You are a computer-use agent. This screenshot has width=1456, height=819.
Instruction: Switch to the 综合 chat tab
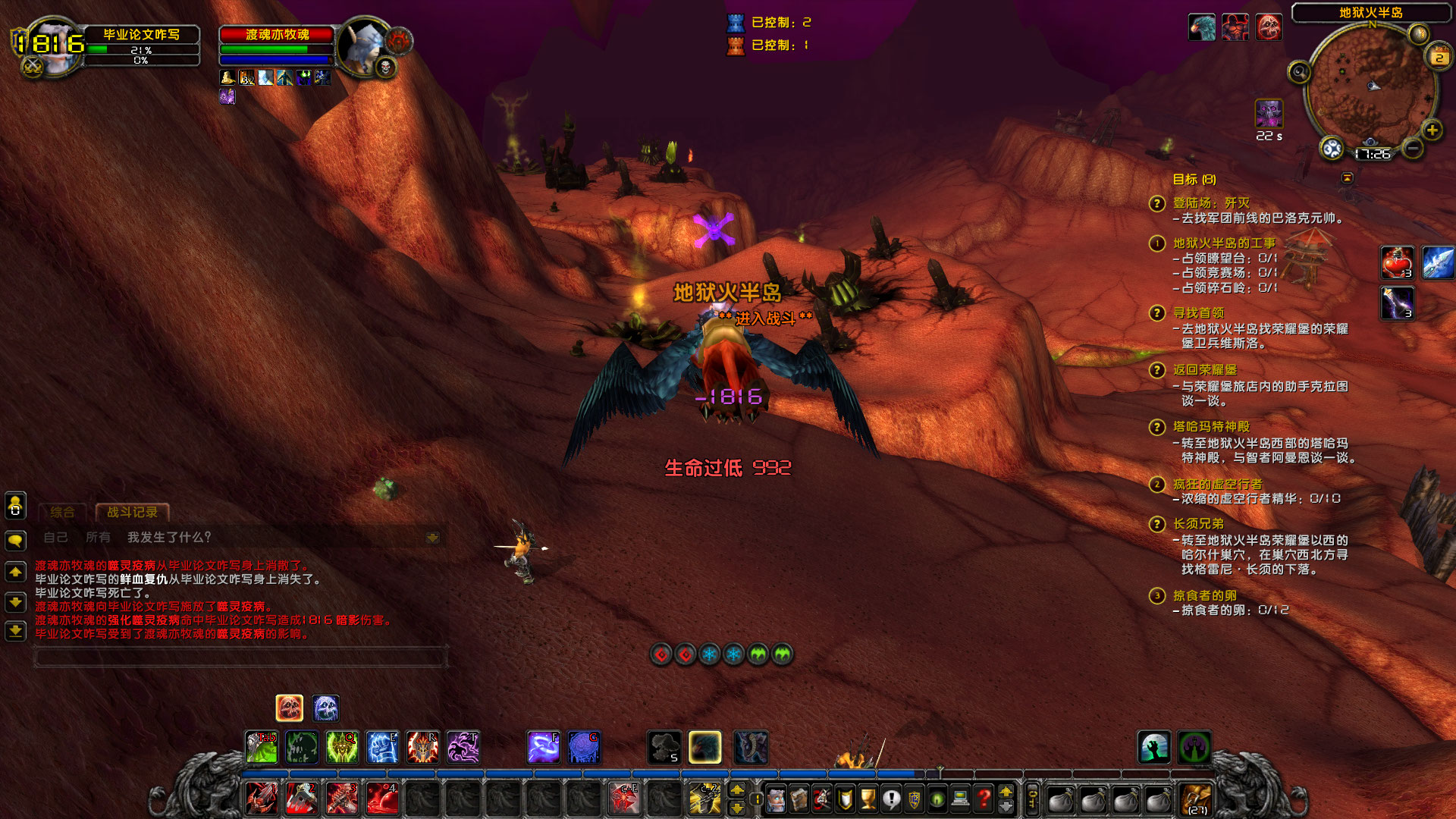click(61, 511)
